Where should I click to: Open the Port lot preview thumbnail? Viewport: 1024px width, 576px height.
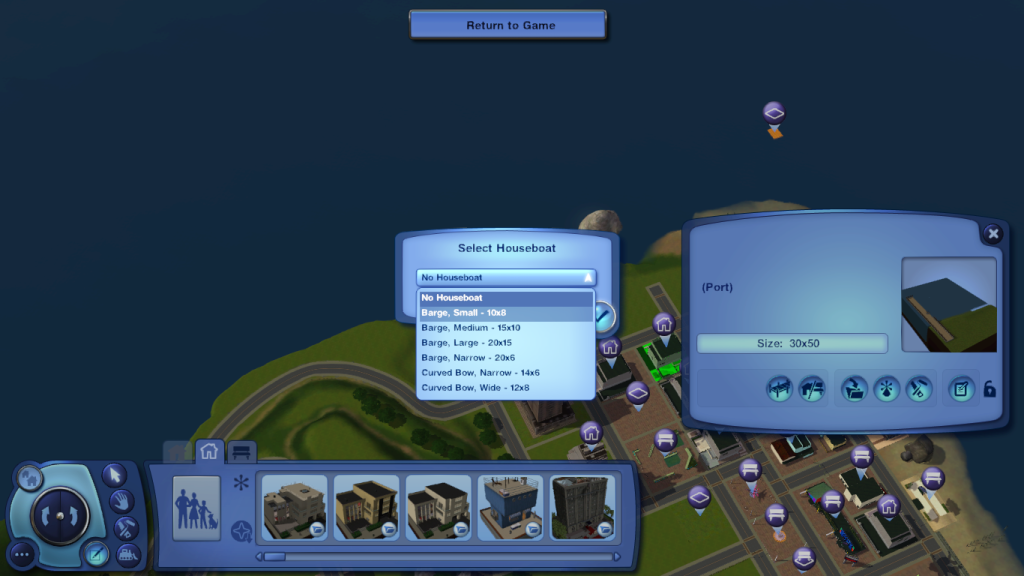click(x=948, y=305)
